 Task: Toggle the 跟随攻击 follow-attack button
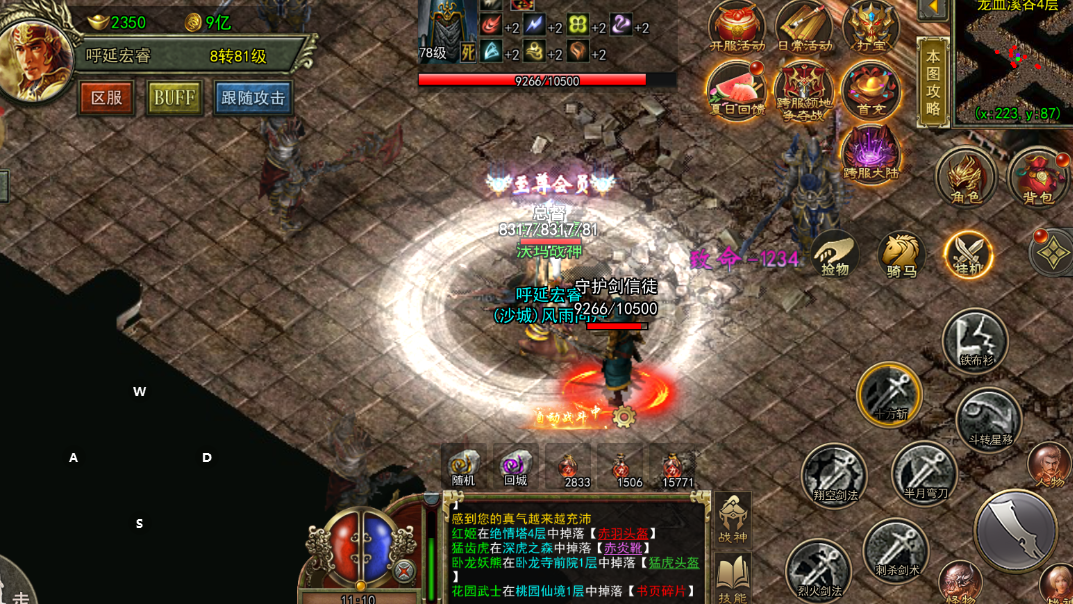coord(253,98)
